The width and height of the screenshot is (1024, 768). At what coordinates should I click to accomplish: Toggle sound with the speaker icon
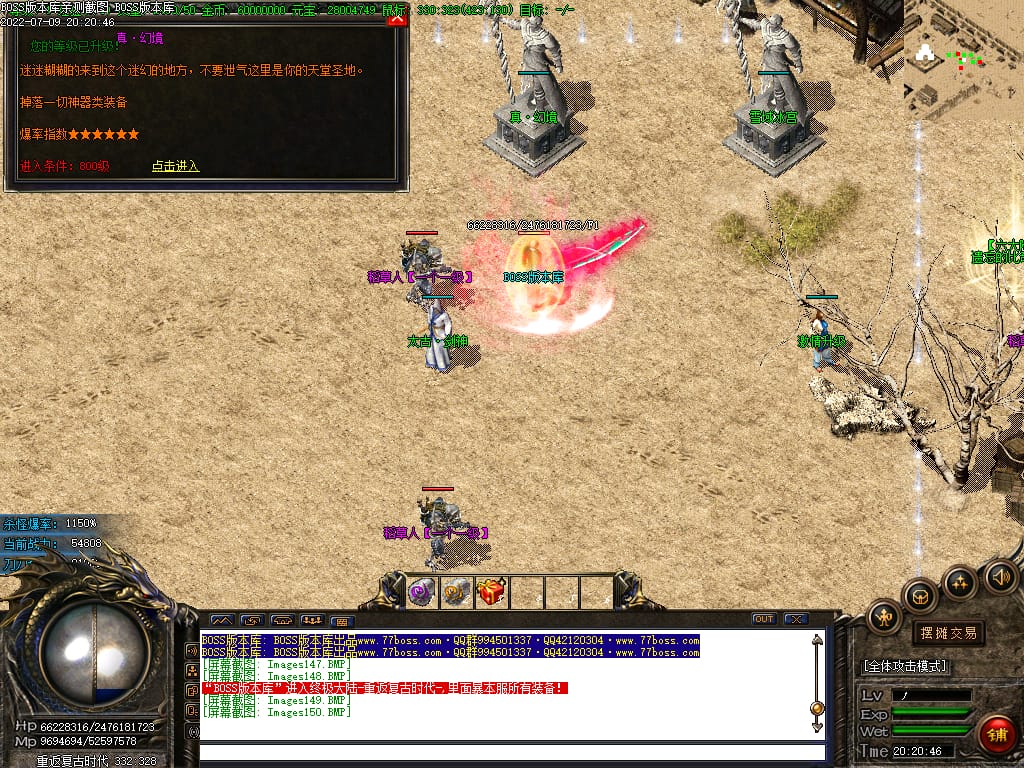1000,576
